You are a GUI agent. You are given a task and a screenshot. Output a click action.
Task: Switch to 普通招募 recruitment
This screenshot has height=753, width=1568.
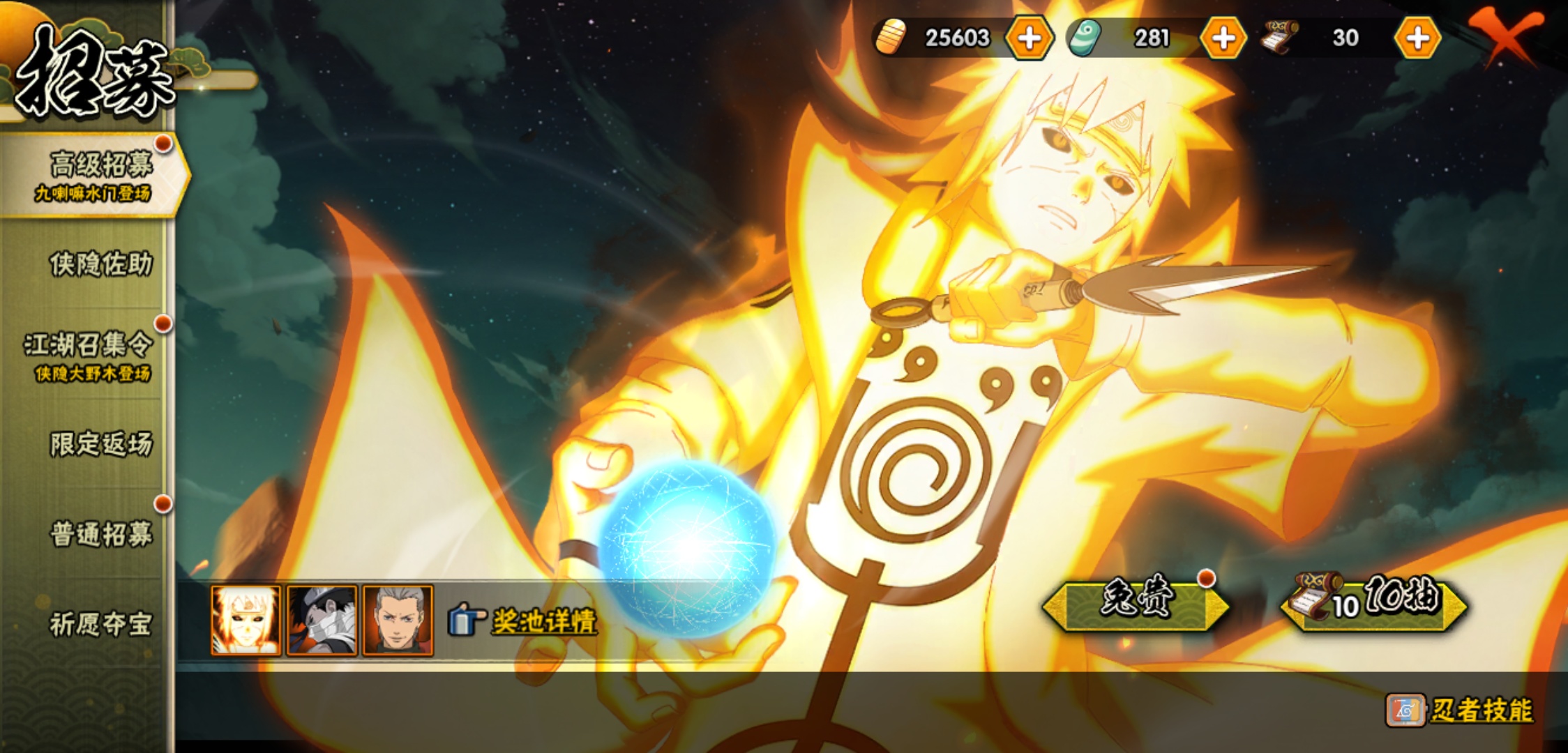100,534
